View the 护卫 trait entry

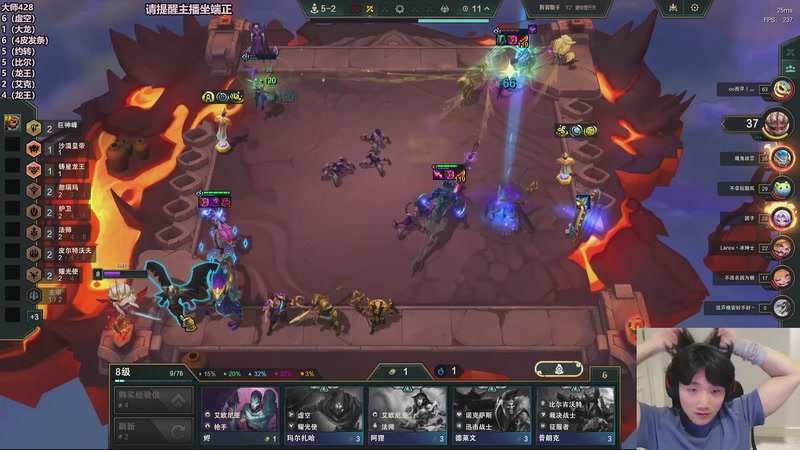pos(58,211)
